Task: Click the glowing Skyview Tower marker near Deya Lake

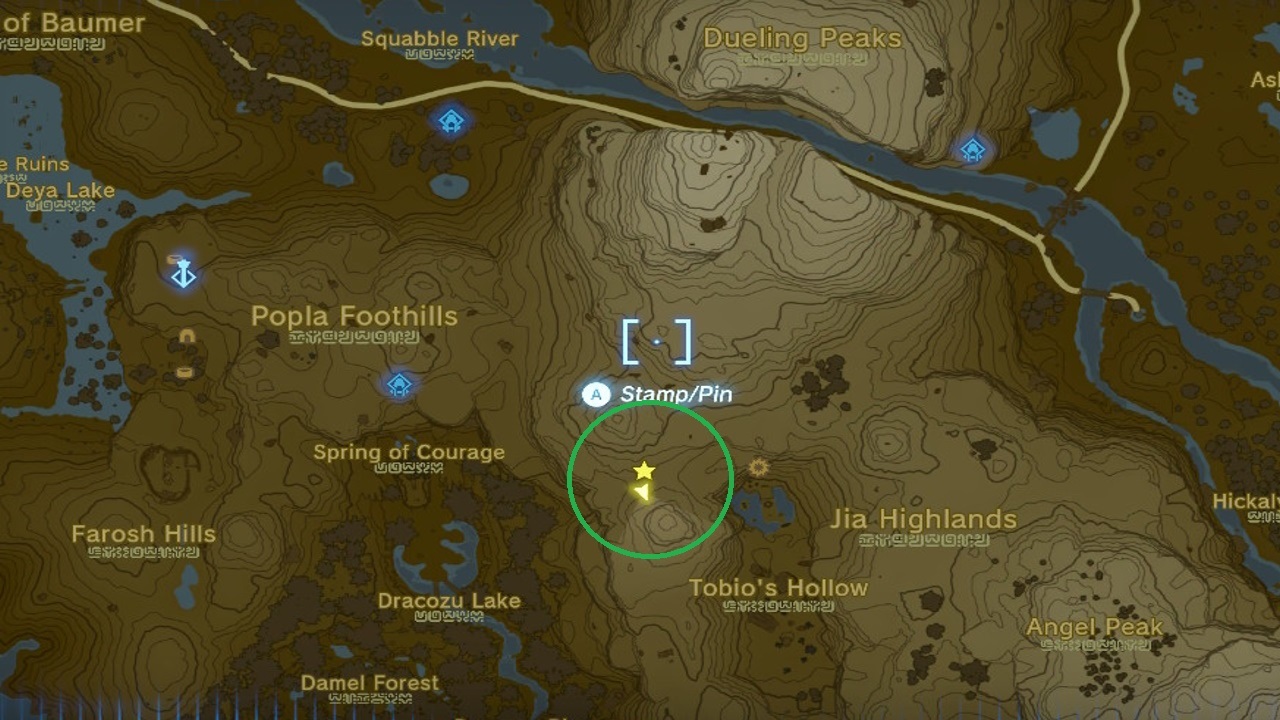Action: (184, 276)
